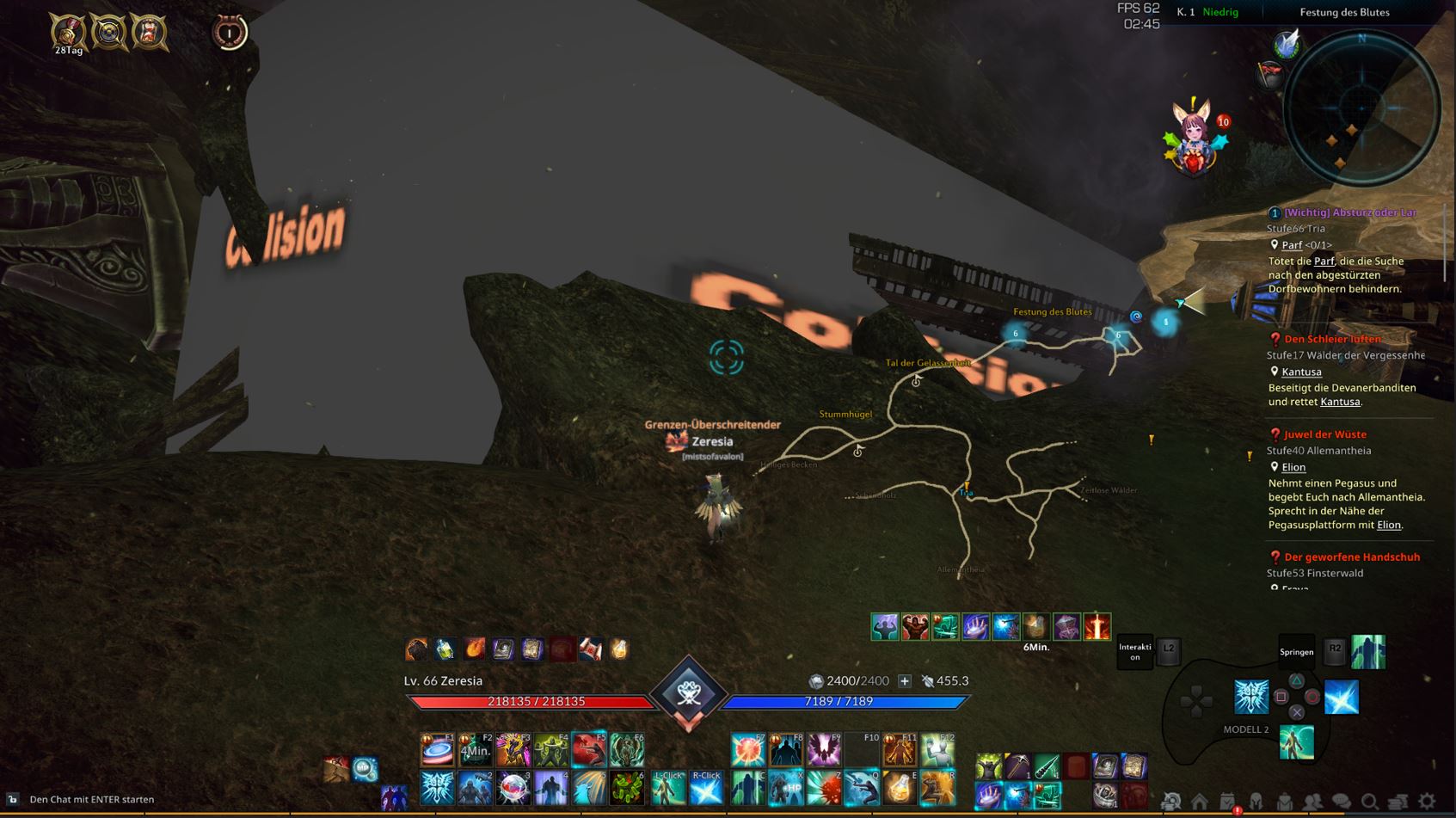Click the plus button beside 2400/2400
Image resolution: width=1456 pixels, height=818 pixels.
[x=905, y=681]
